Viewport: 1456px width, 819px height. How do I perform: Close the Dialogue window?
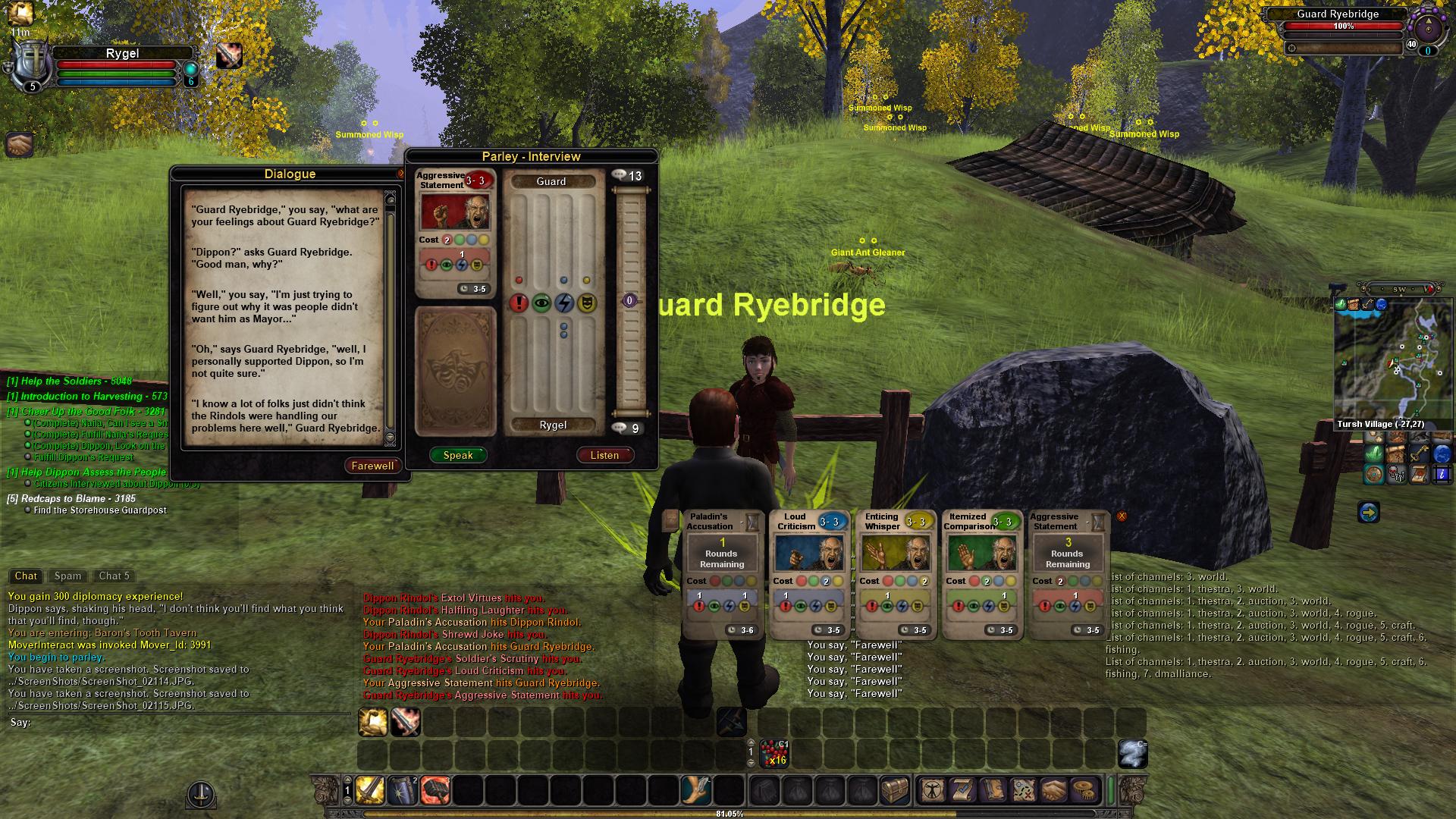tap(400, 174)
